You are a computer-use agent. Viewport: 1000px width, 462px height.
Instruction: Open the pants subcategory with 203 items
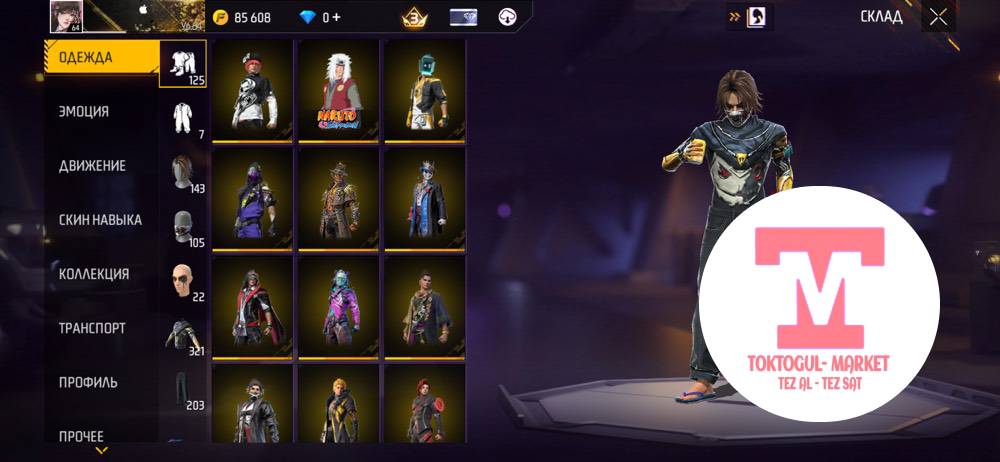tap(183, 389)
